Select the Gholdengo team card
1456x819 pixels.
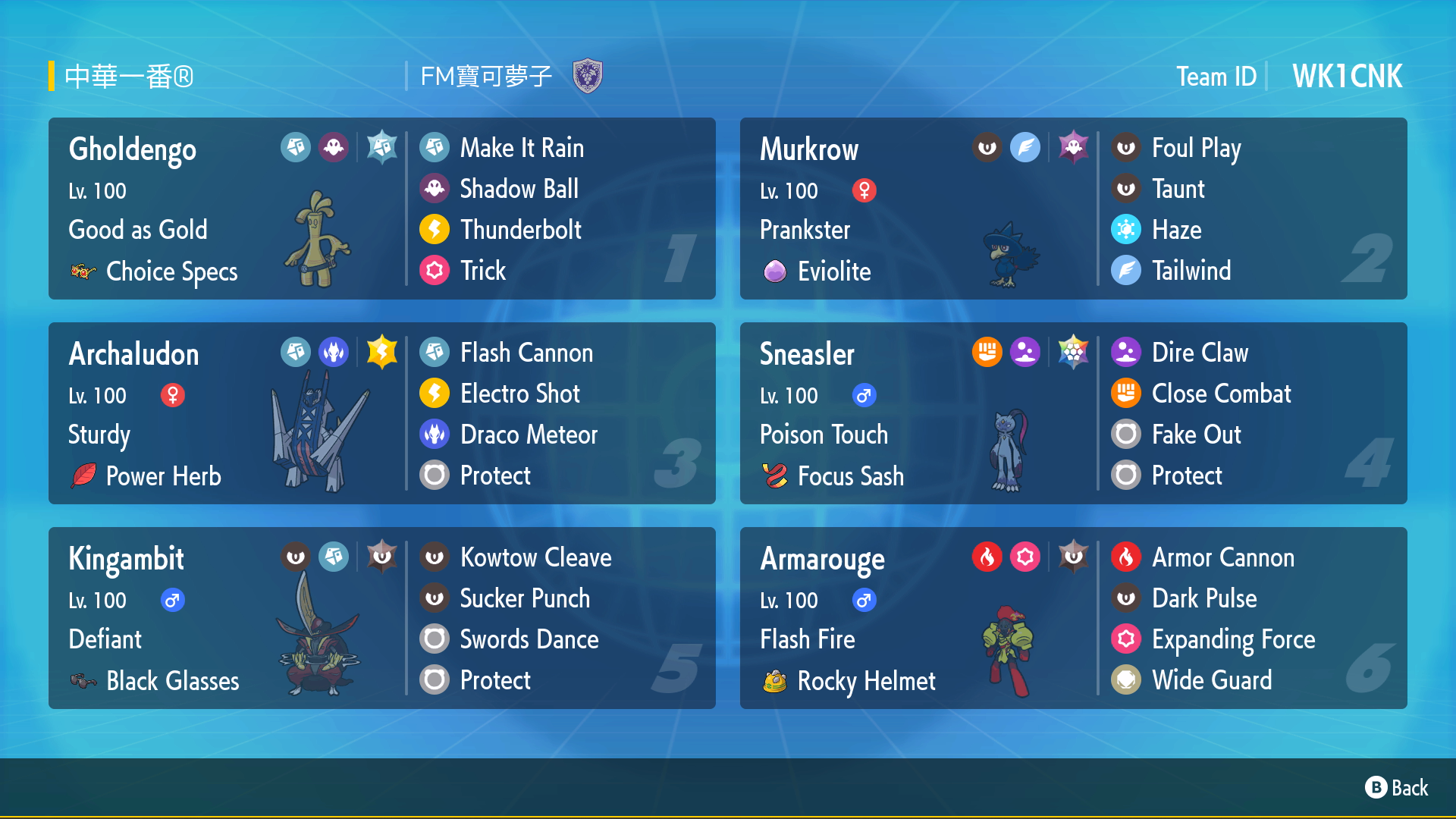tap(381, 209)
